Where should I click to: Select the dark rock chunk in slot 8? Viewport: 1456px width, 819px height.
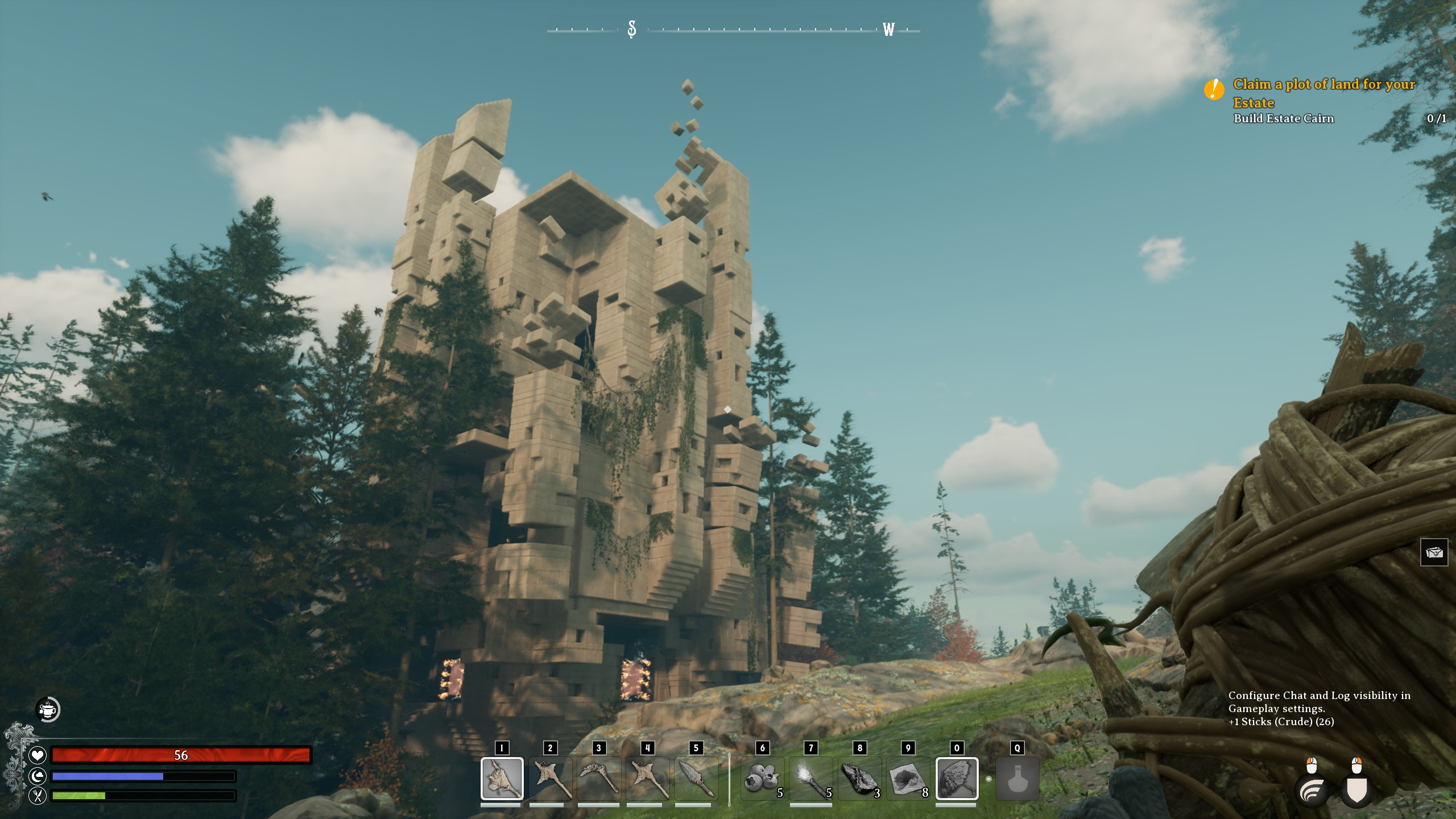860,778
